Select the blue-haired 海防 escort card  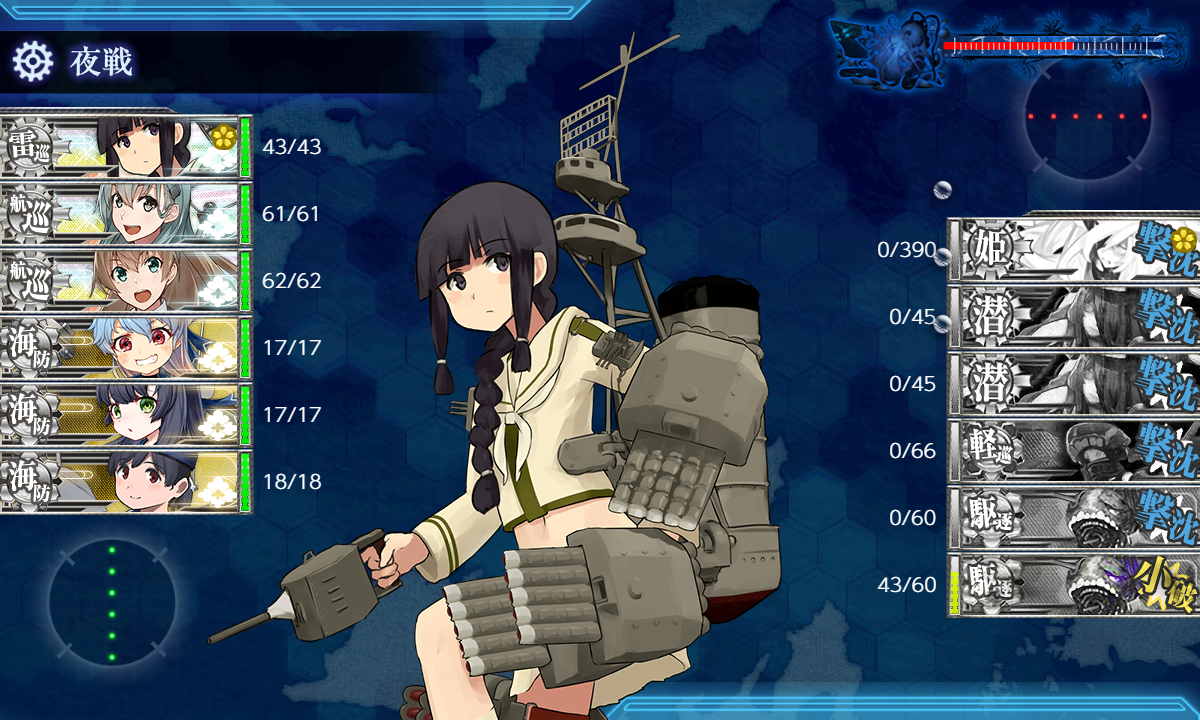click(125, 348)
